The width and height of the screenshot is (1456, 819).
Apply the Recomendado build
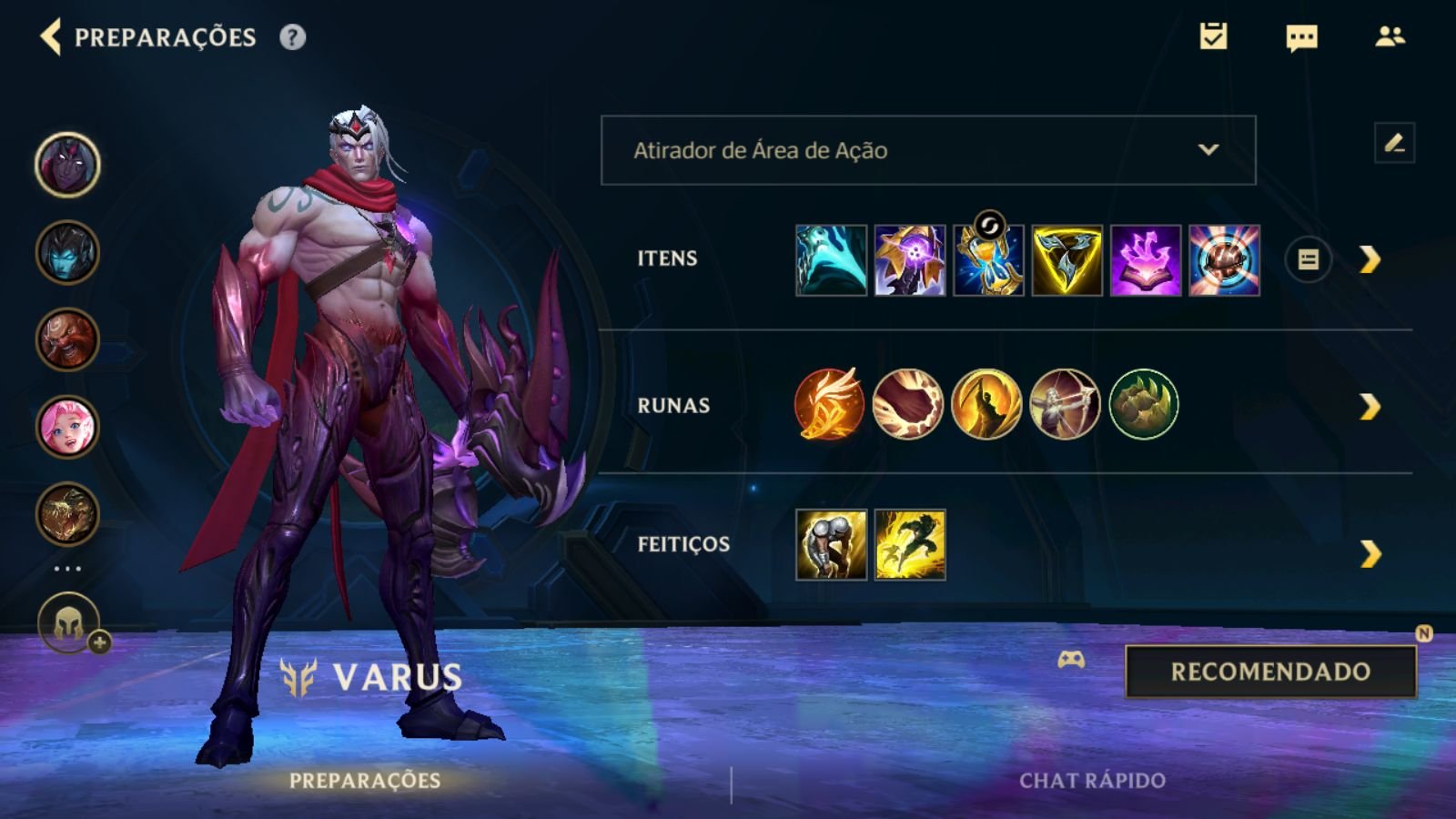pyautogui.click(x=1270, y=672)
